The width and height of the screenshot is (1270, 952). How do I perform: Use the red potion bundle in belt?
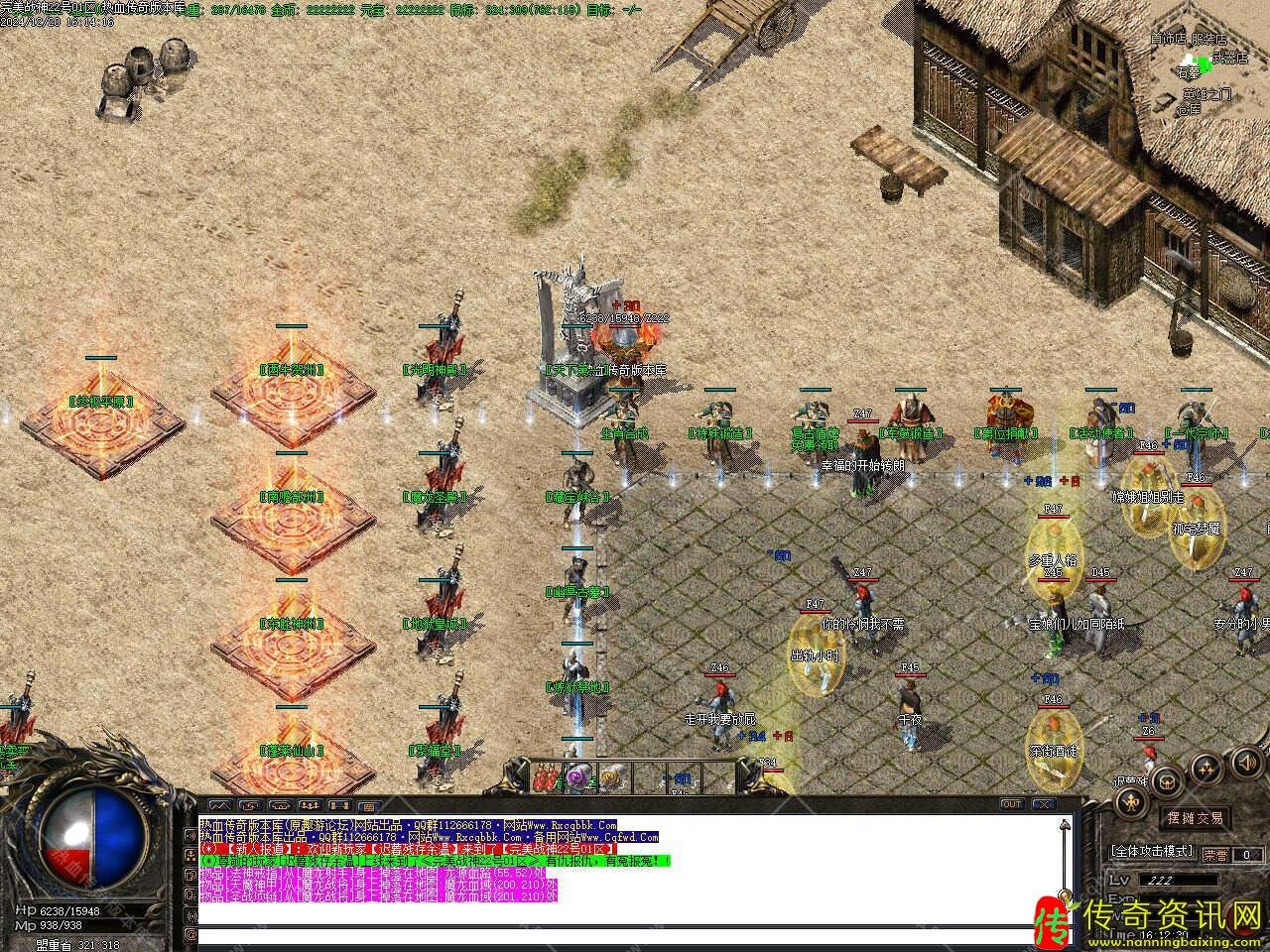pos(547,777)
